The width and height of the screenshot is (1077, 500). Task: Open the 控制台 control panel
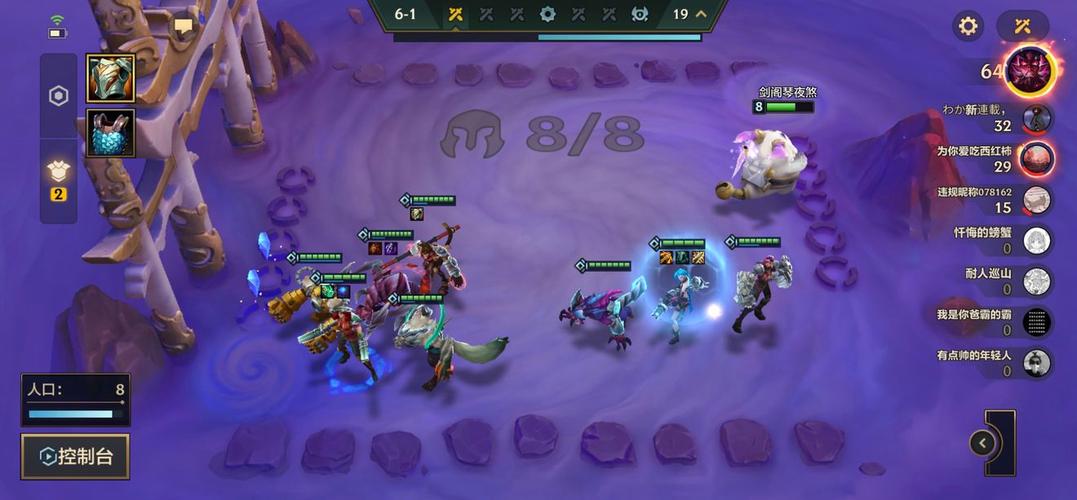click(75, 457)
